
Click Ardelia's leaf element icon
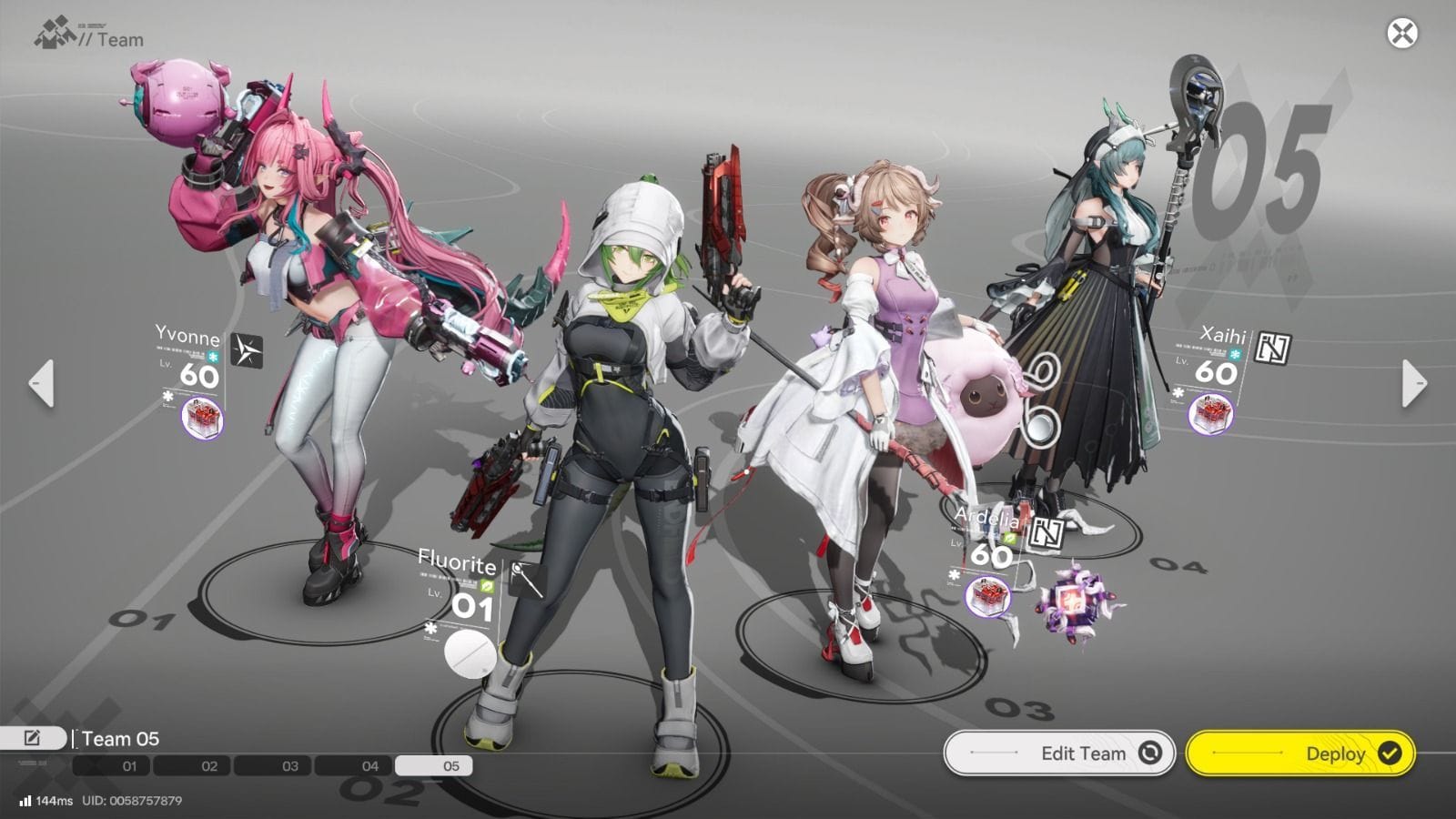tap(1009, 538)
